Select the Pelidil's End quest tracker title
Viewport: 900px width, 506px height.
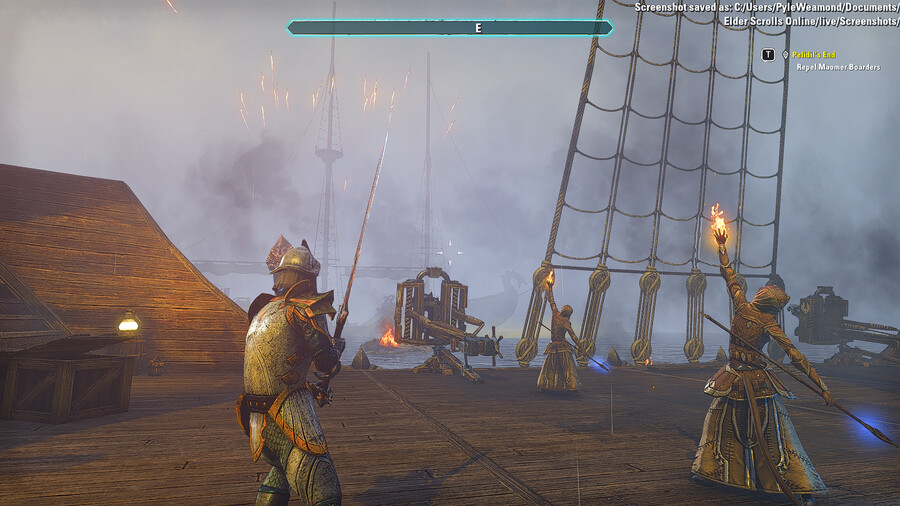click(x=814, y=55)
